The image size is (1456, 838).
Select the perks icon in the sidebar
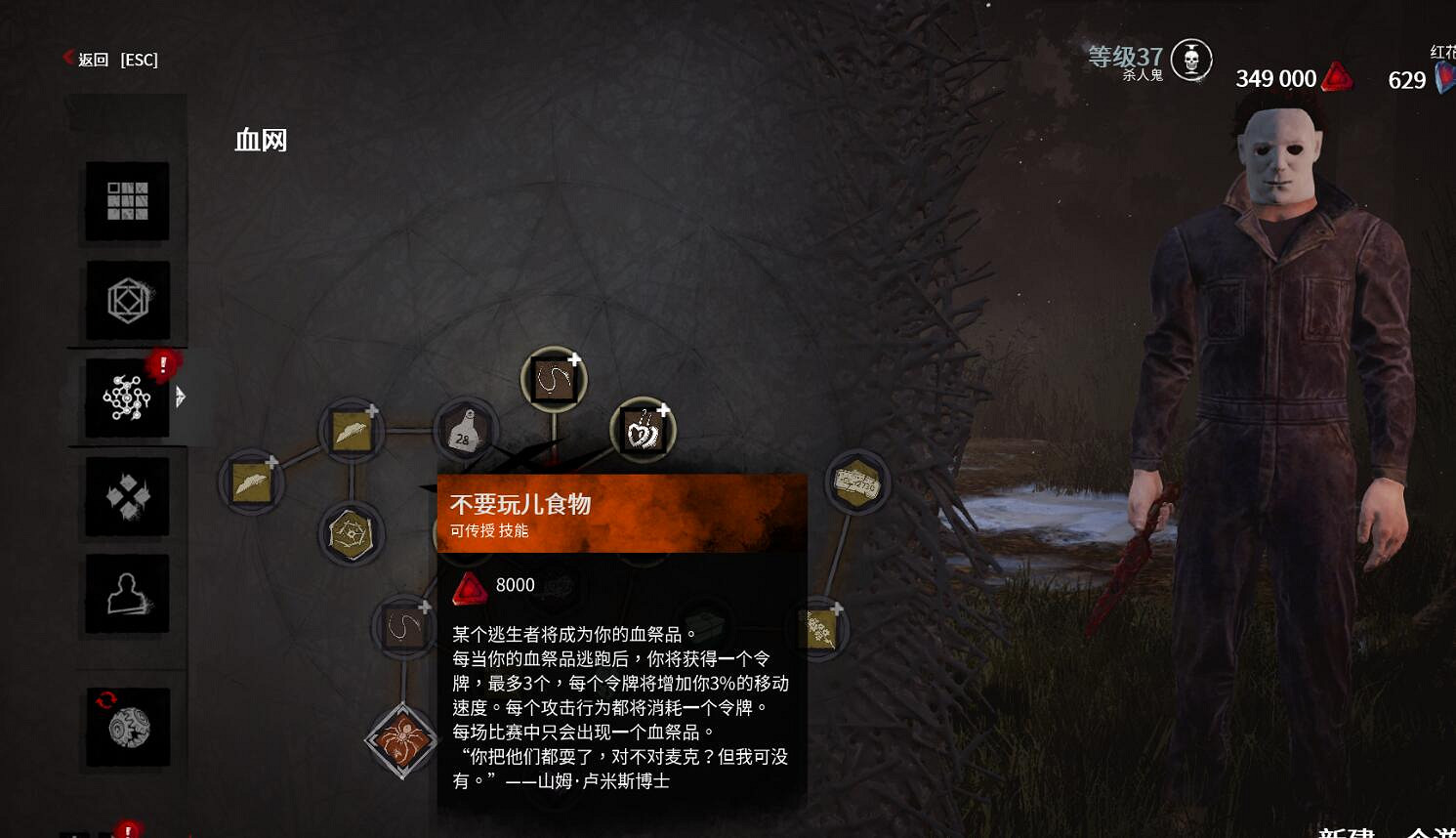[x=126, y=496]
